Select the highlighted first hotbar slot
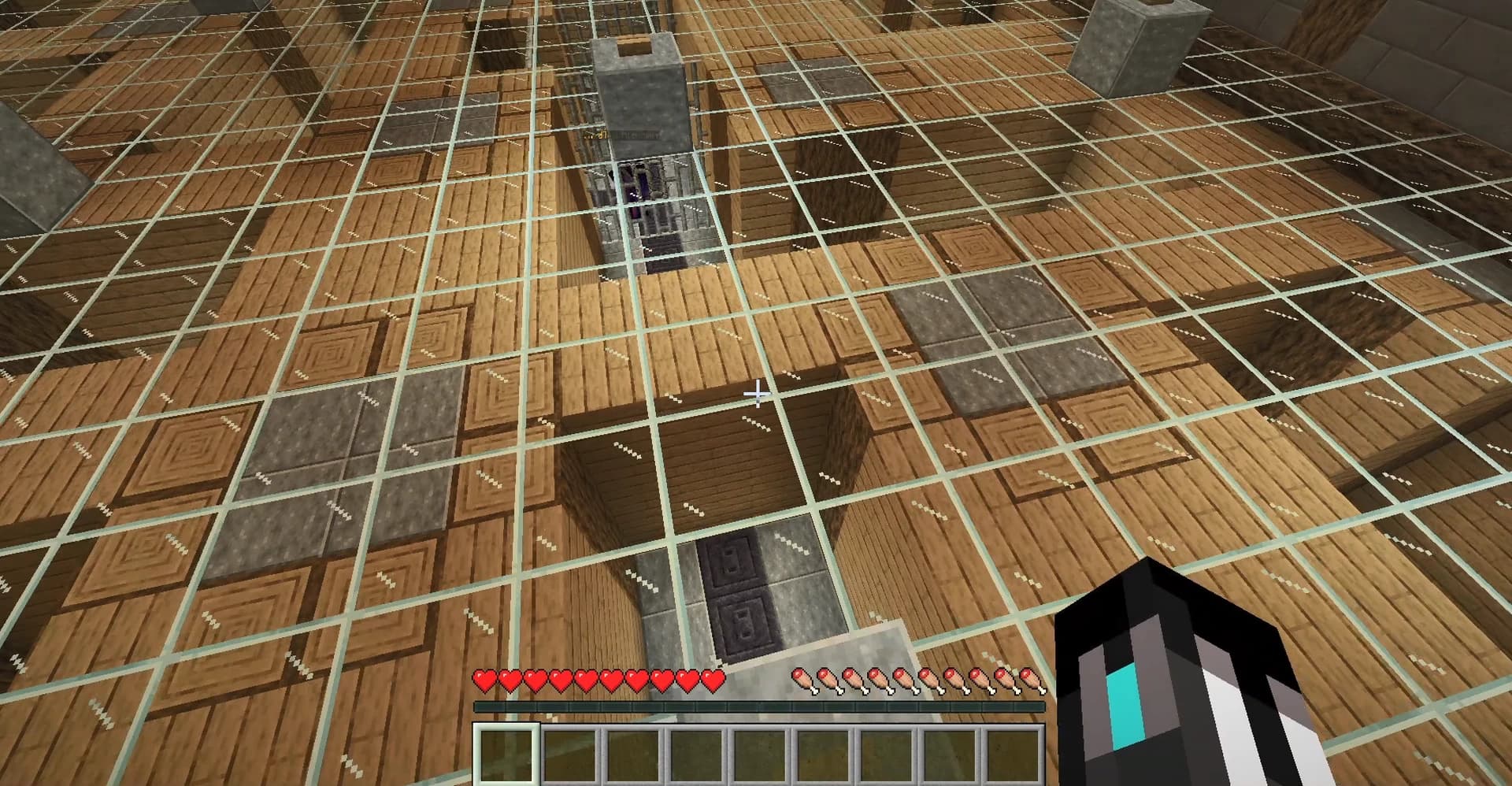 click(x=508, y=756)
